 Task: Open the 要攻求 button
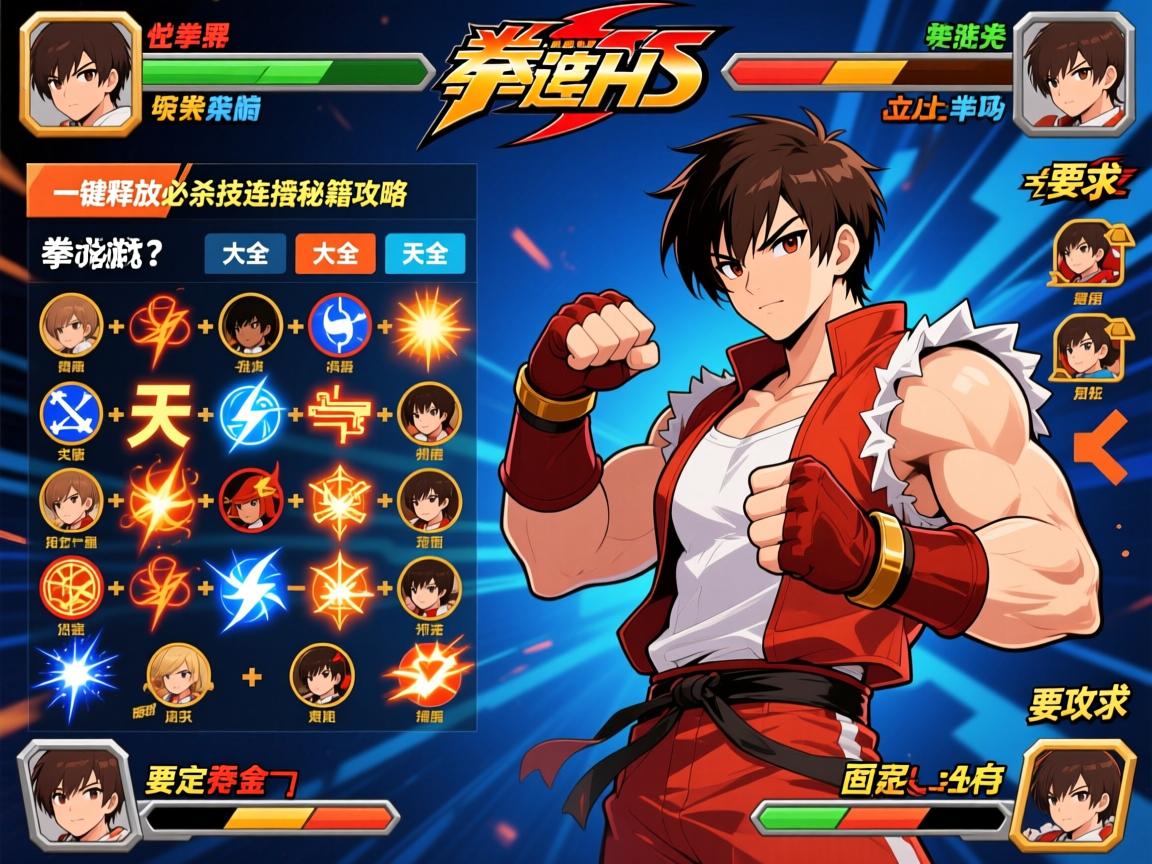coord(1078,704)
